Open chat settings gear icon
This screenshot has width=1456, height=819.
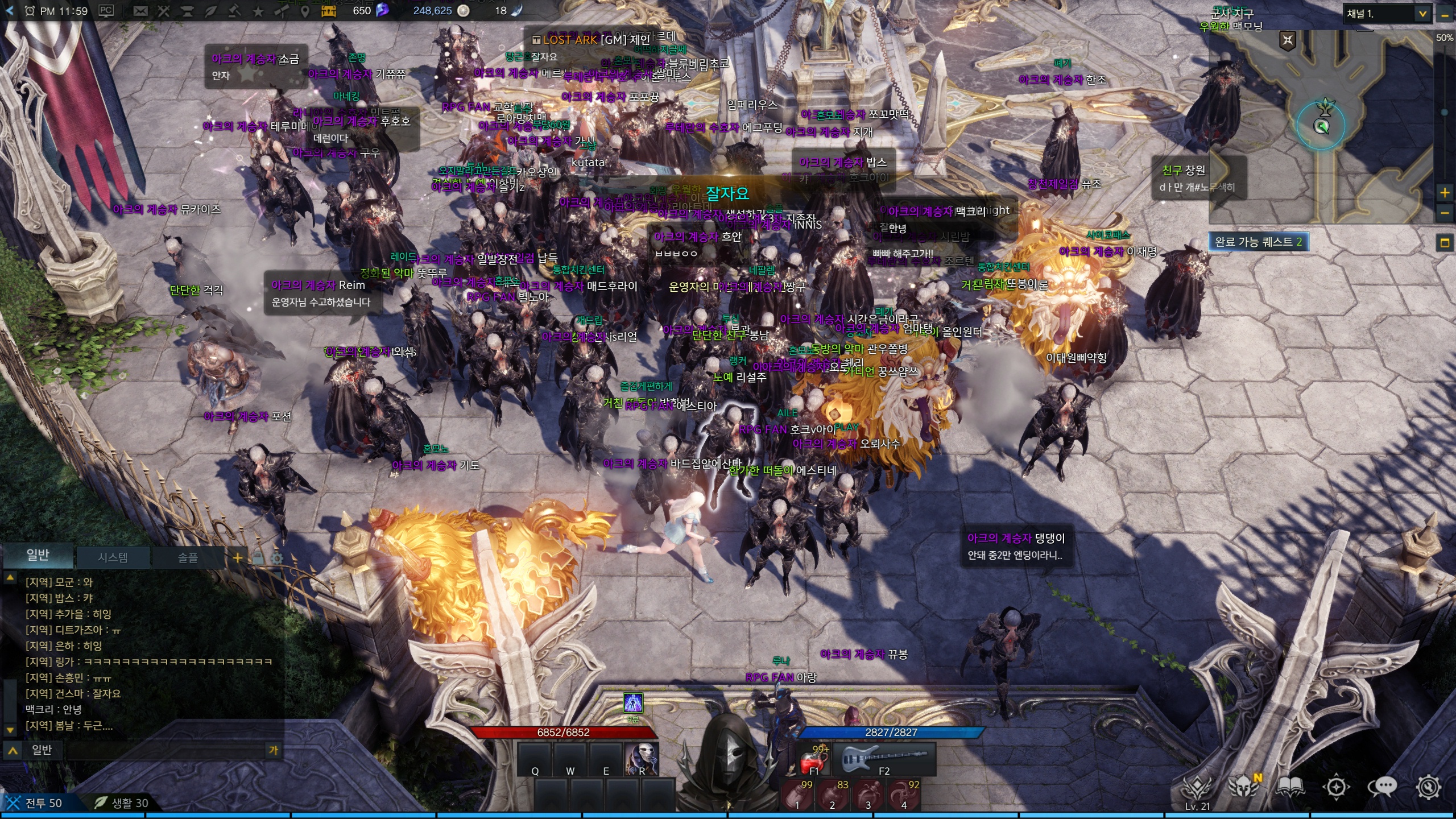(277, 558)
